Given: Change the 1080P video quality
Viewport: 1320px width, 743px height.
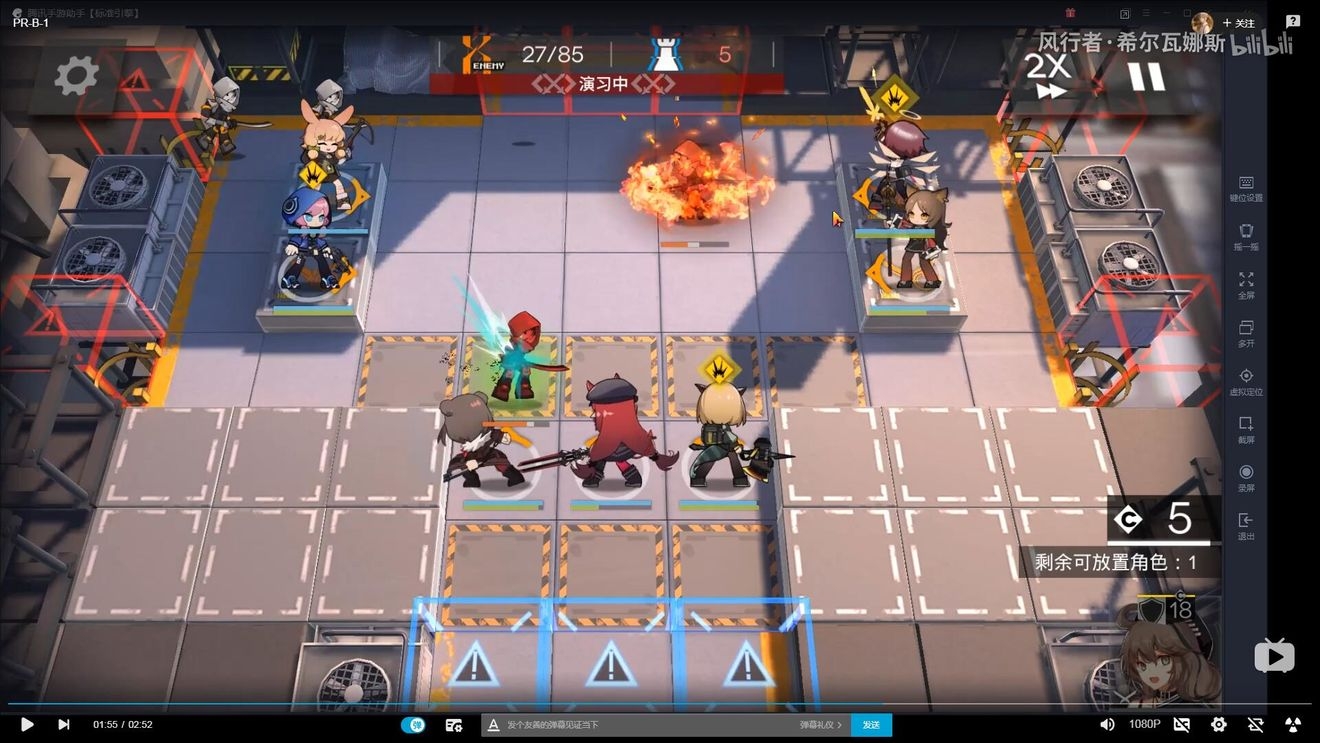Looking at the screenshot, I should pyautogui.click(x=1145, y=724).
